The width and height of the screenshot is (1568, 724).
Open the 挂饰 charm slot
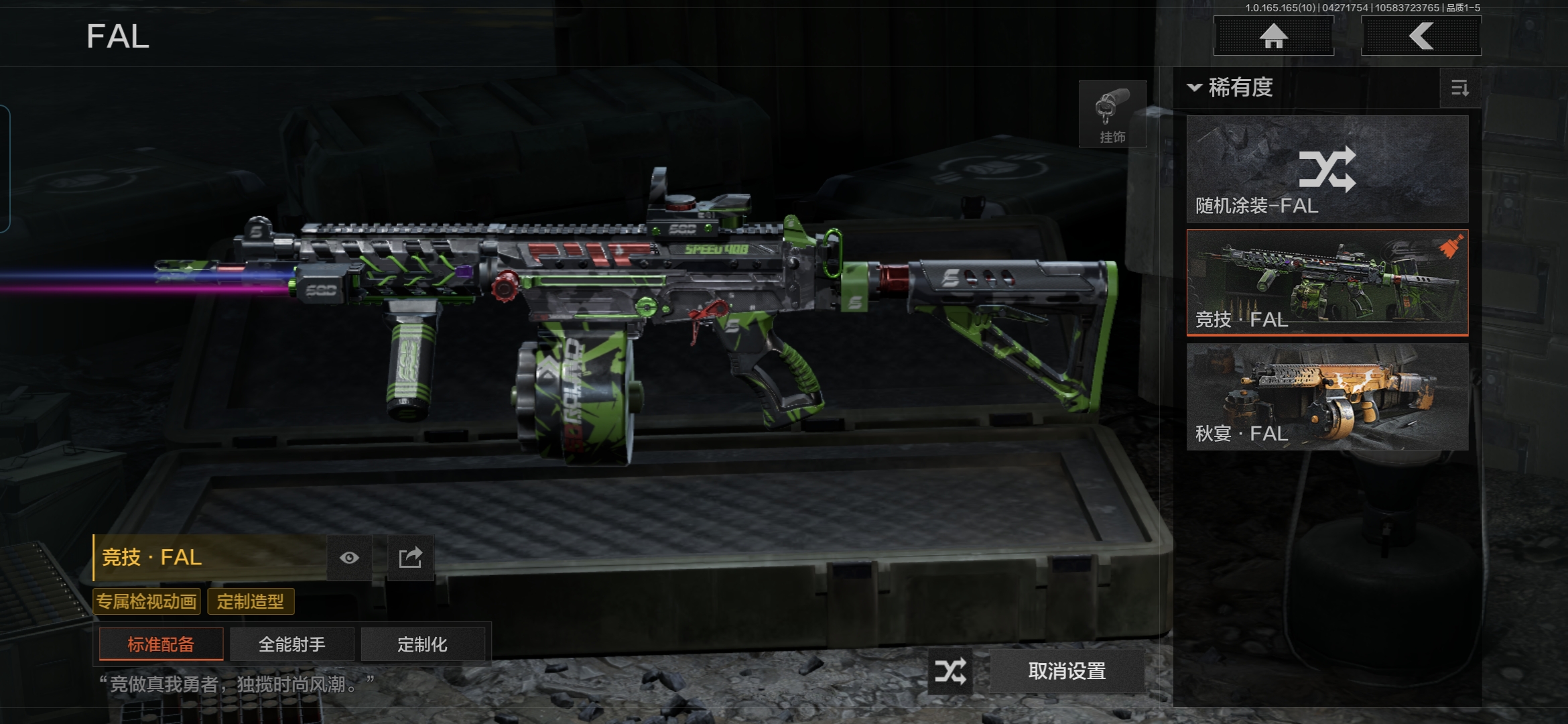[x=1112, y=115]
